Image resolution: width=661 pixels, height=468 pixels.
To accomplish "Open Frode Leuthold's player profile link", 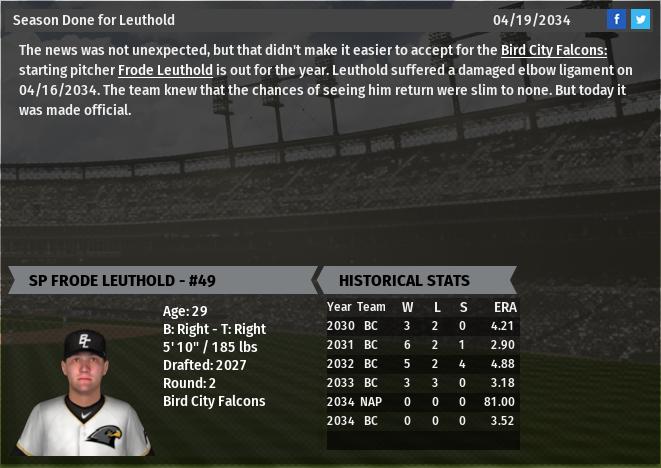I will tap(165, 70).
